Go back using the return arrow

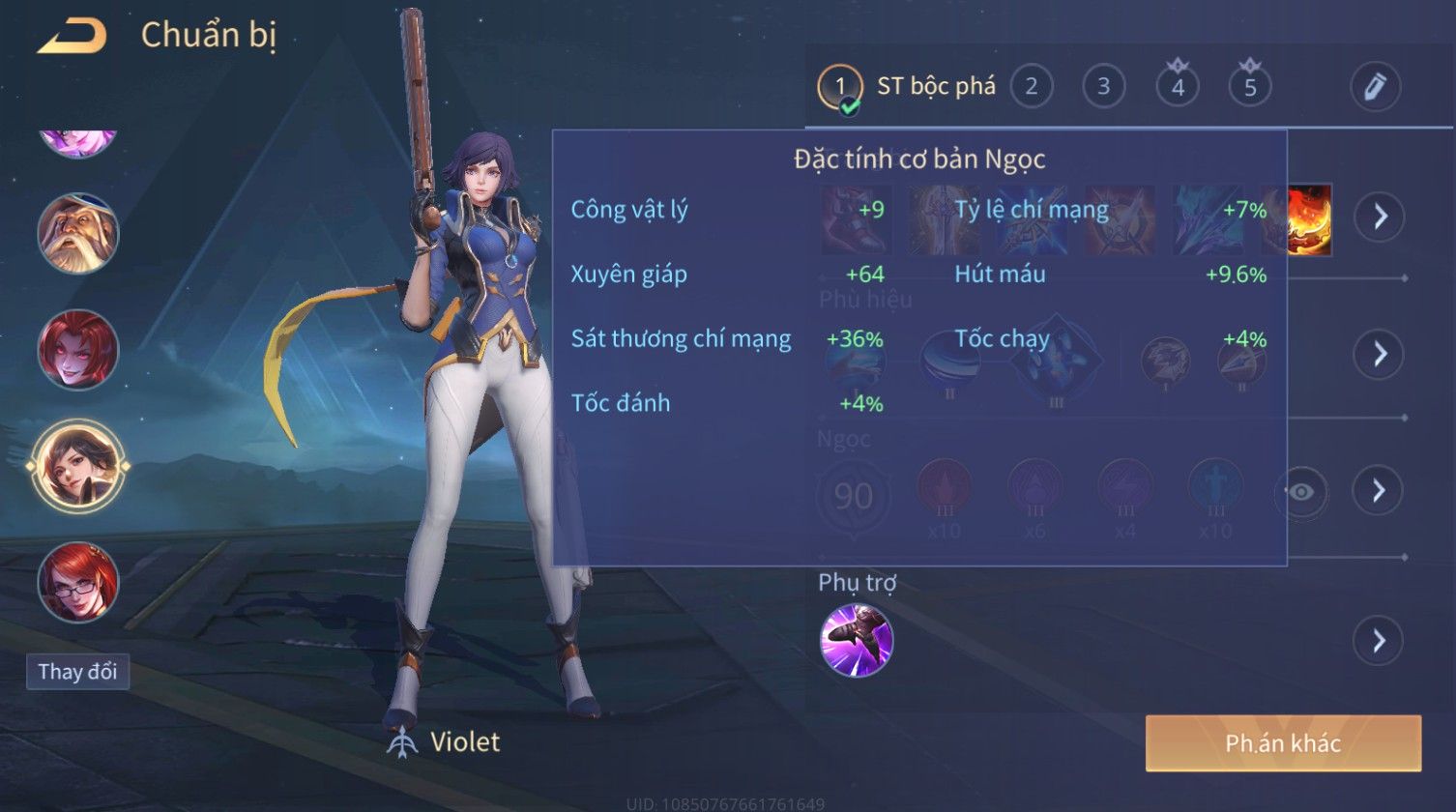point(72,37)
